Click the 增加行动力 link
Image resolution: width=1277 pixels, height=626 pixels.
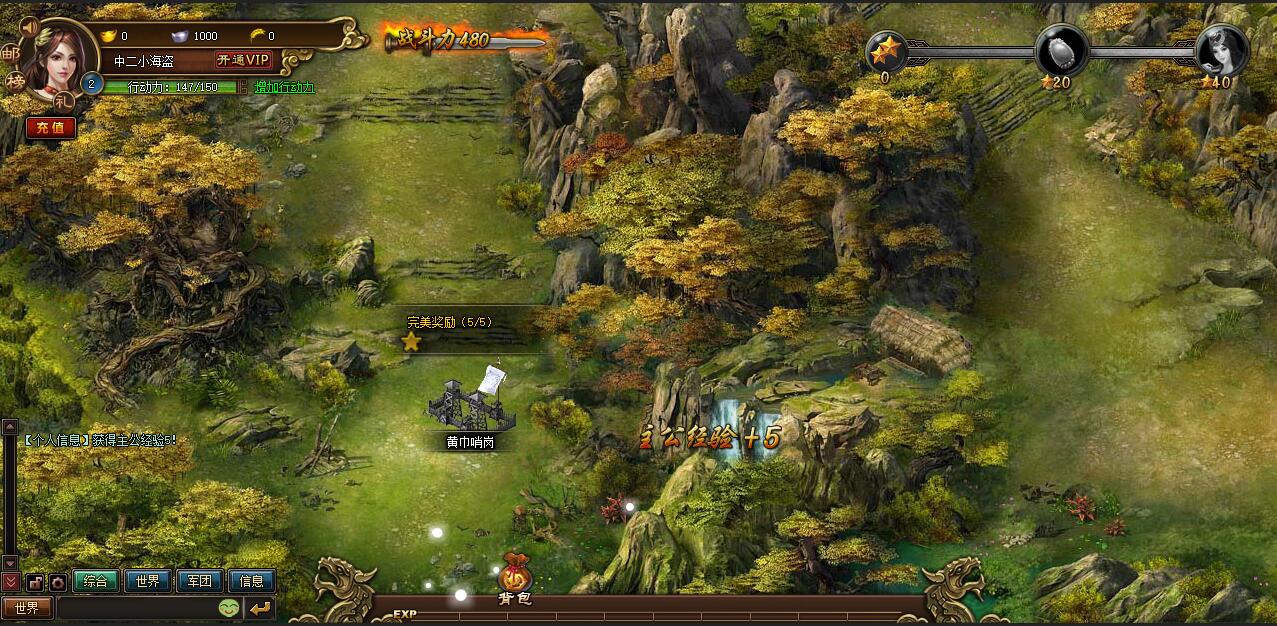pos(285,87)
